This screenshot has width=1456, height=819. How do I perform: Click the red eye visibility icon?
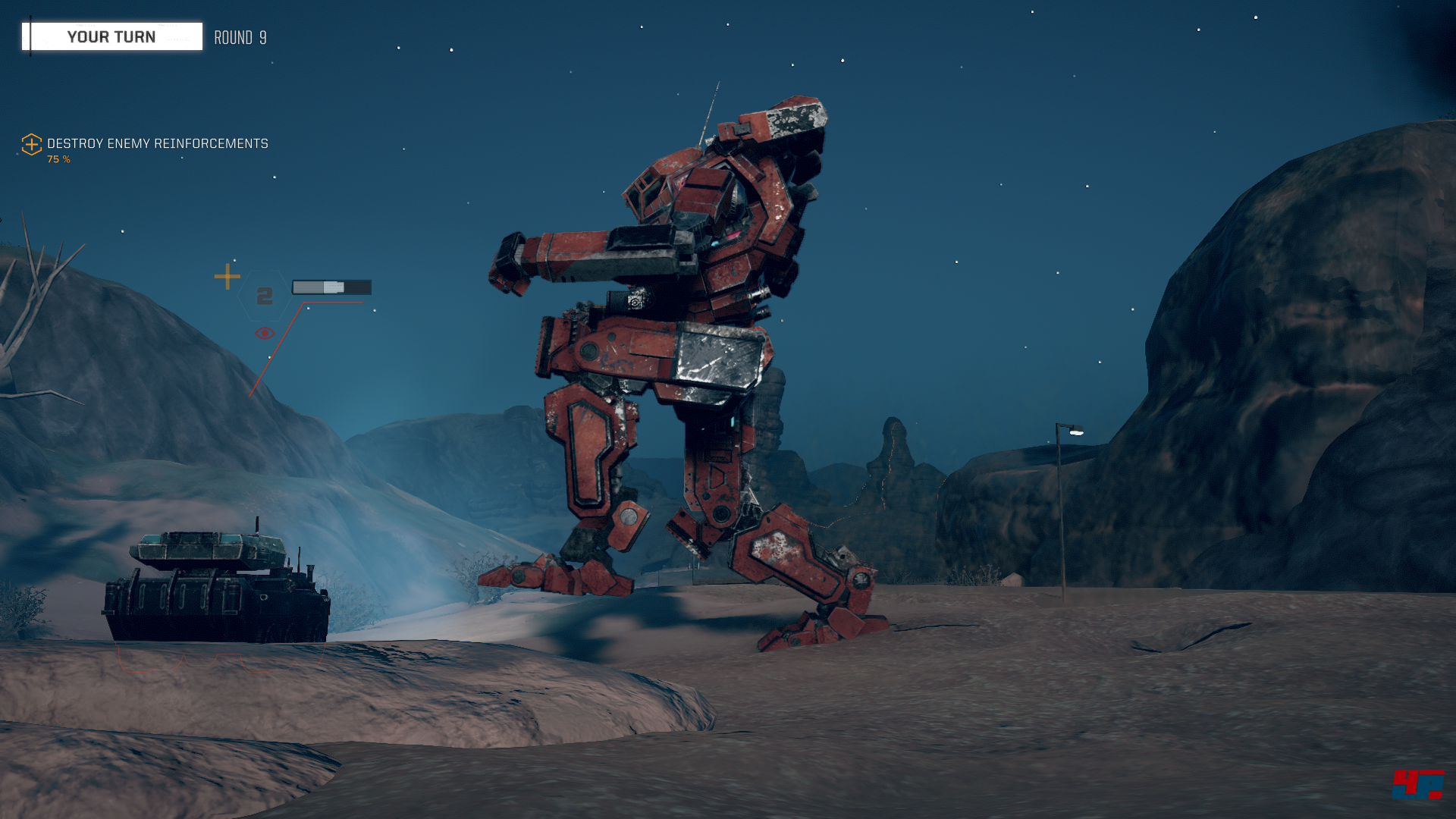pos(264,334)
